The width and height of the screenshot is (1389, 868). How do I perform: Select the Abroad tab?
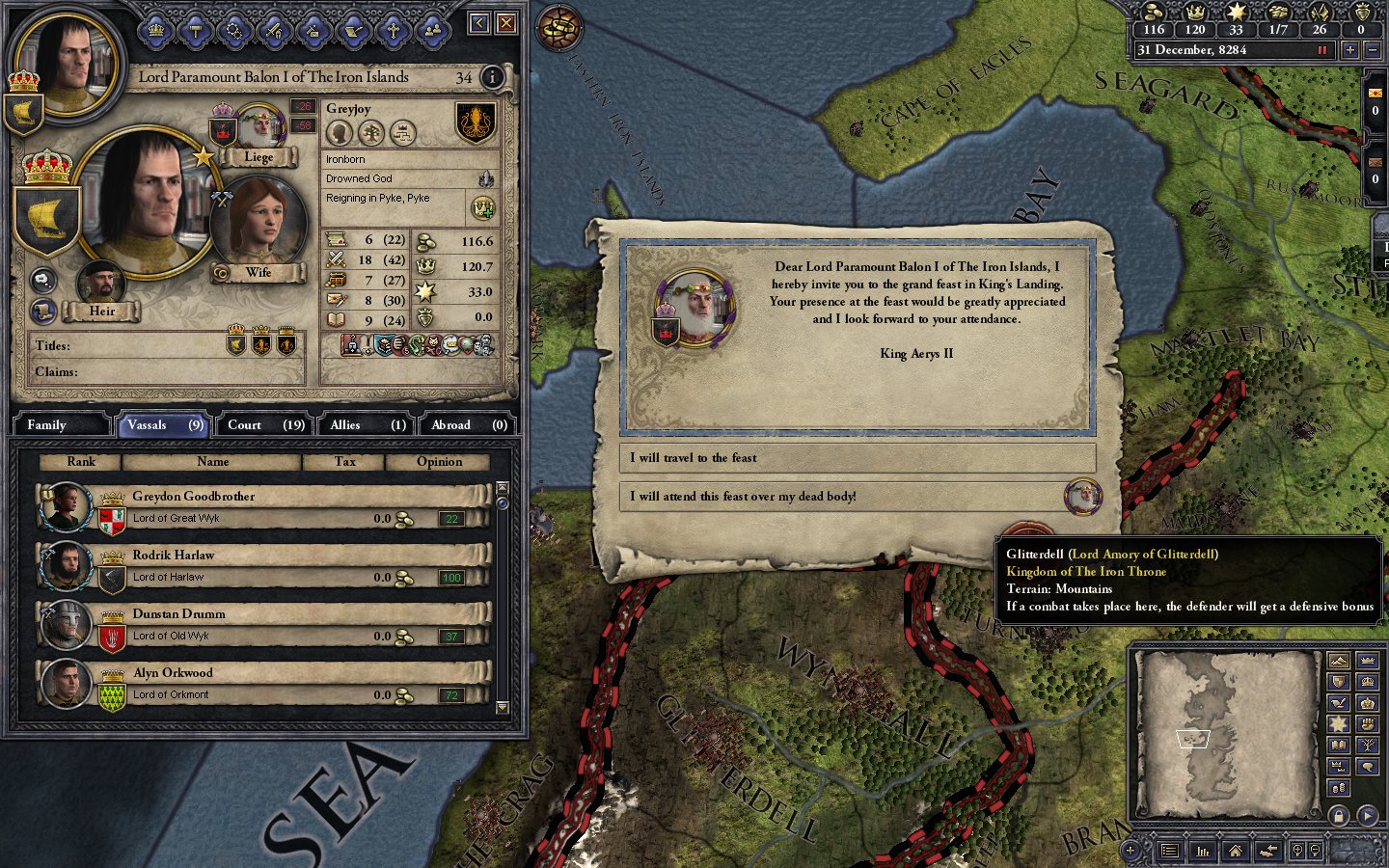469,425
